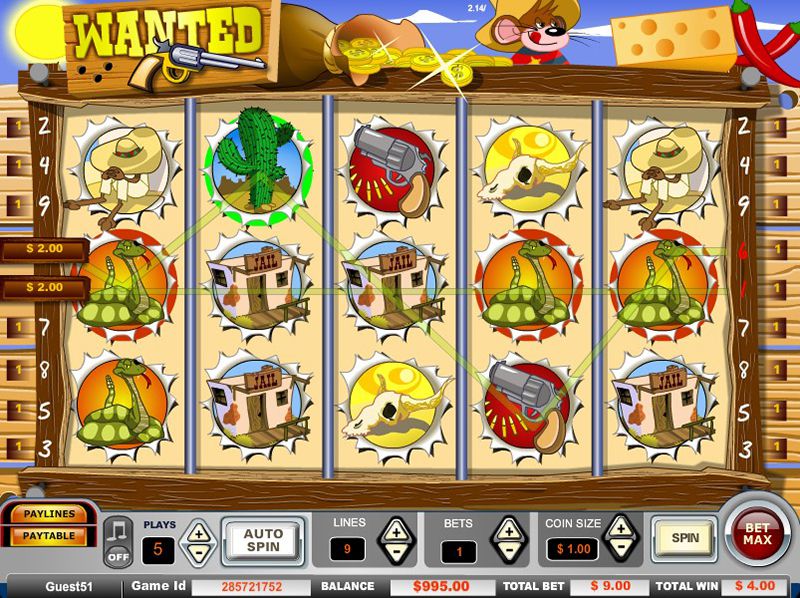
Task: Lower the Bets value
Action: click(509, 550)
